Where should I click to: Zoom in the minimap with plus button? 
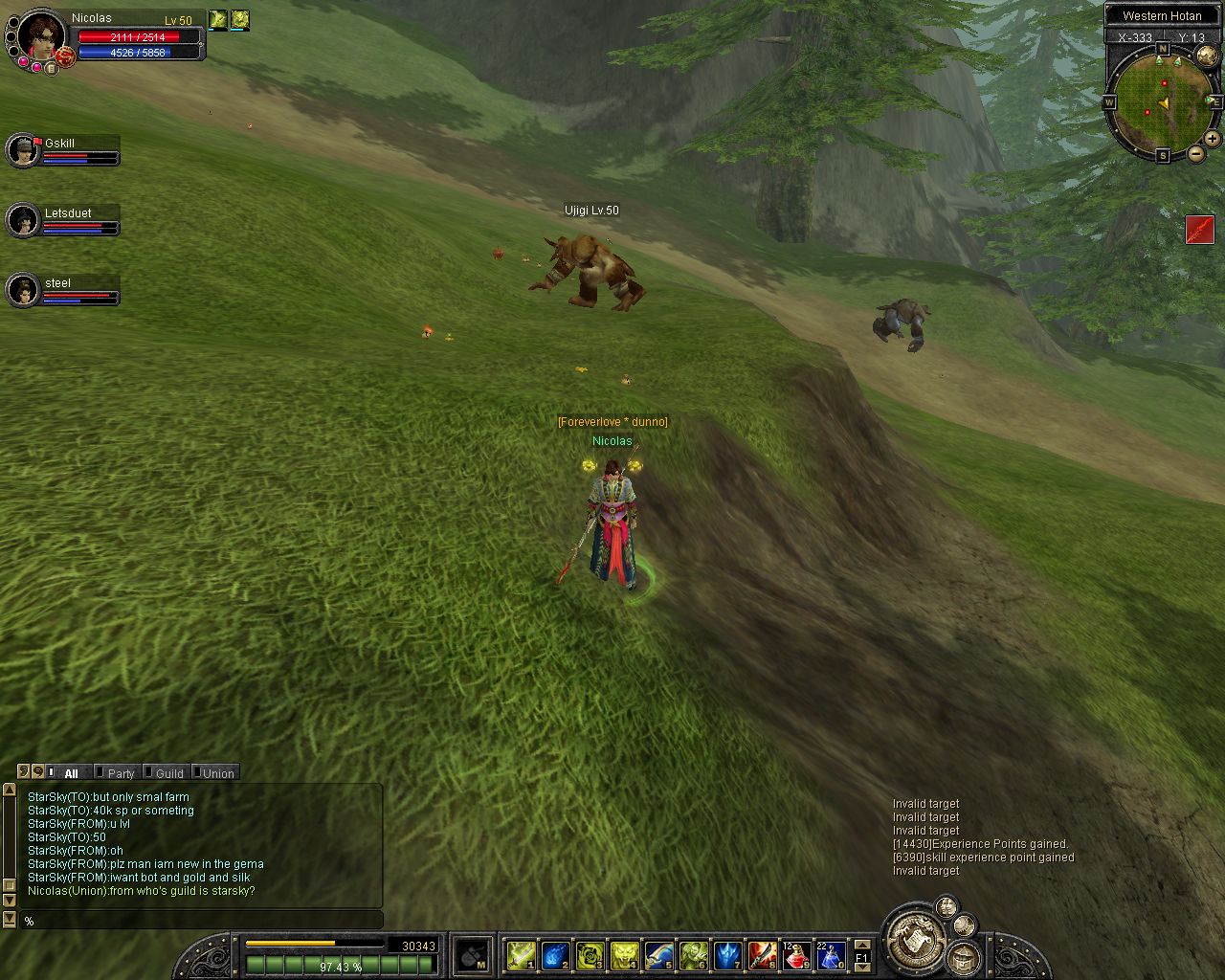(x=1212, y=139)
